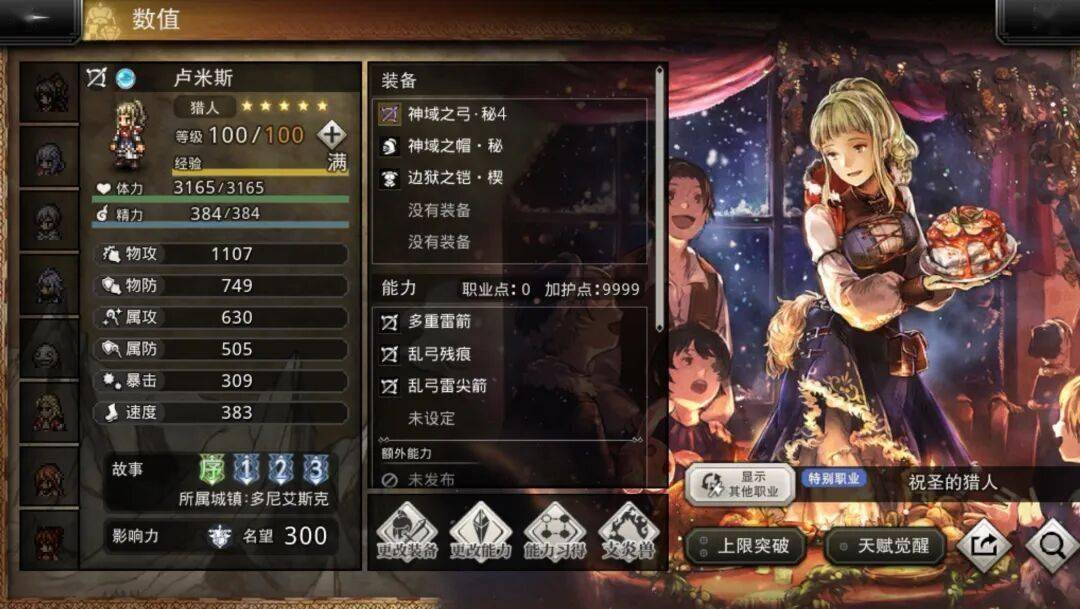Click the share arrow icon
This screenshot has width=1080, height=609.
[984, 546]
